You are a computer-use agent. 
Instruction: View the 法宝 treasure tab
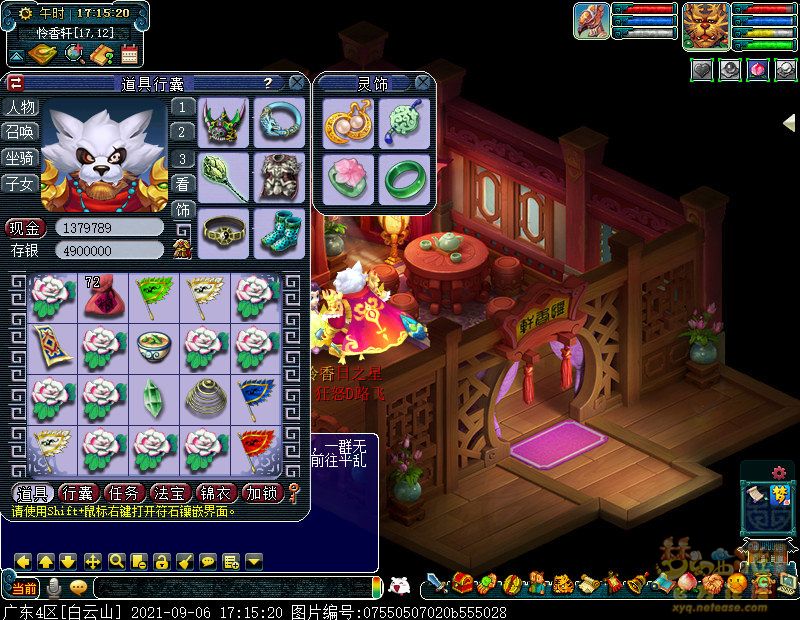coord(168,492)
